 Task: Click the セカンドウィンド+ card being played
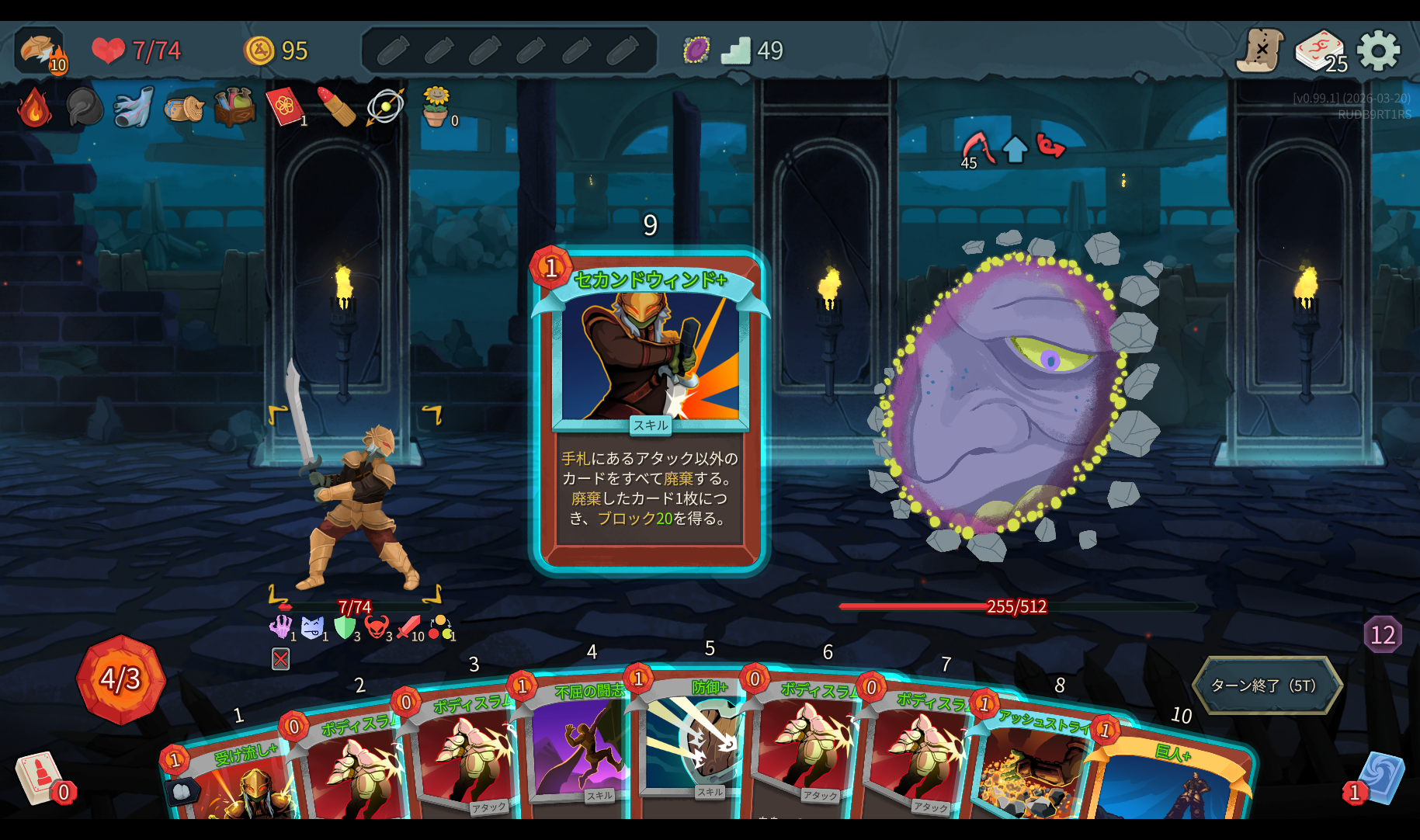pos(650,411)
